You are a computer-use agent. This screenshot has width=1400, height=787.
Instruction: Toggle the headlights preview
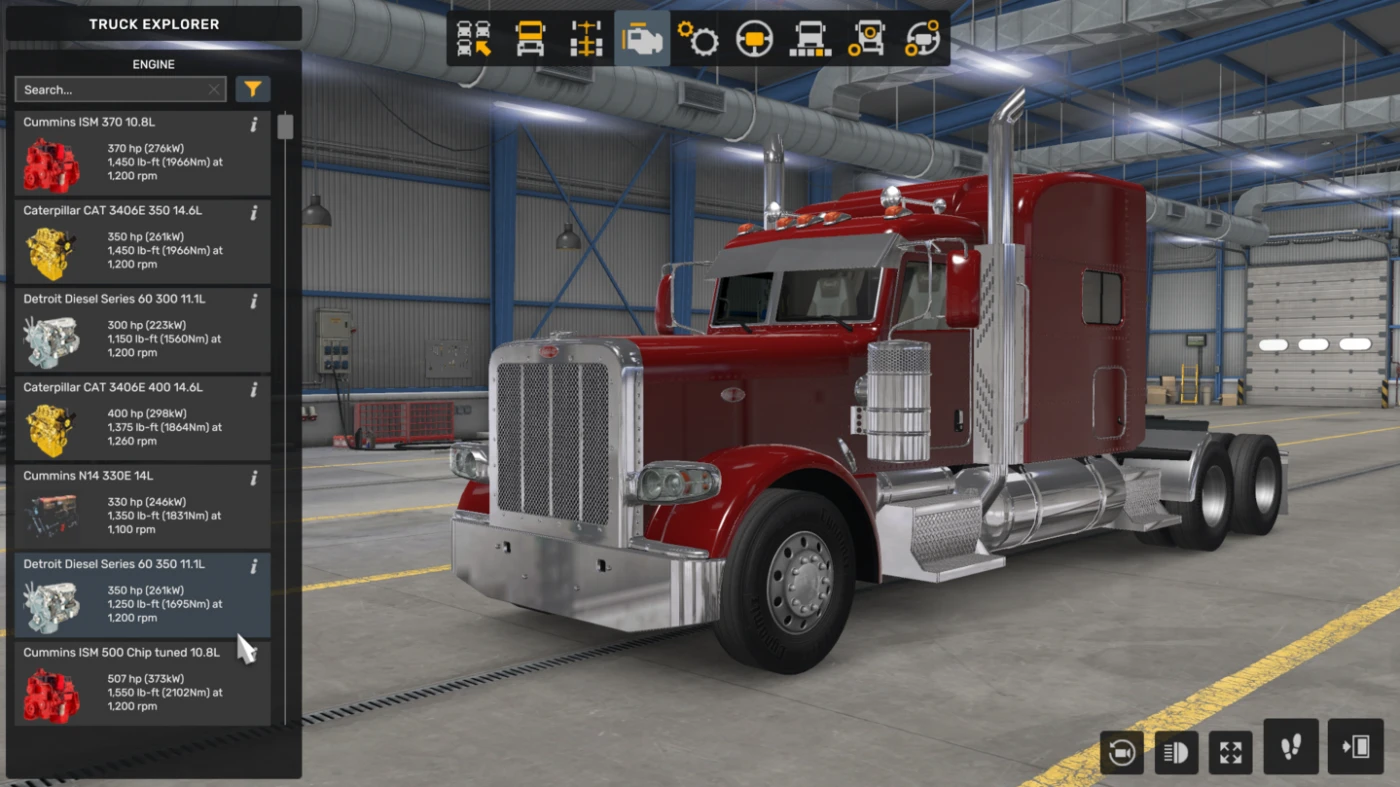coord(1176,752)
